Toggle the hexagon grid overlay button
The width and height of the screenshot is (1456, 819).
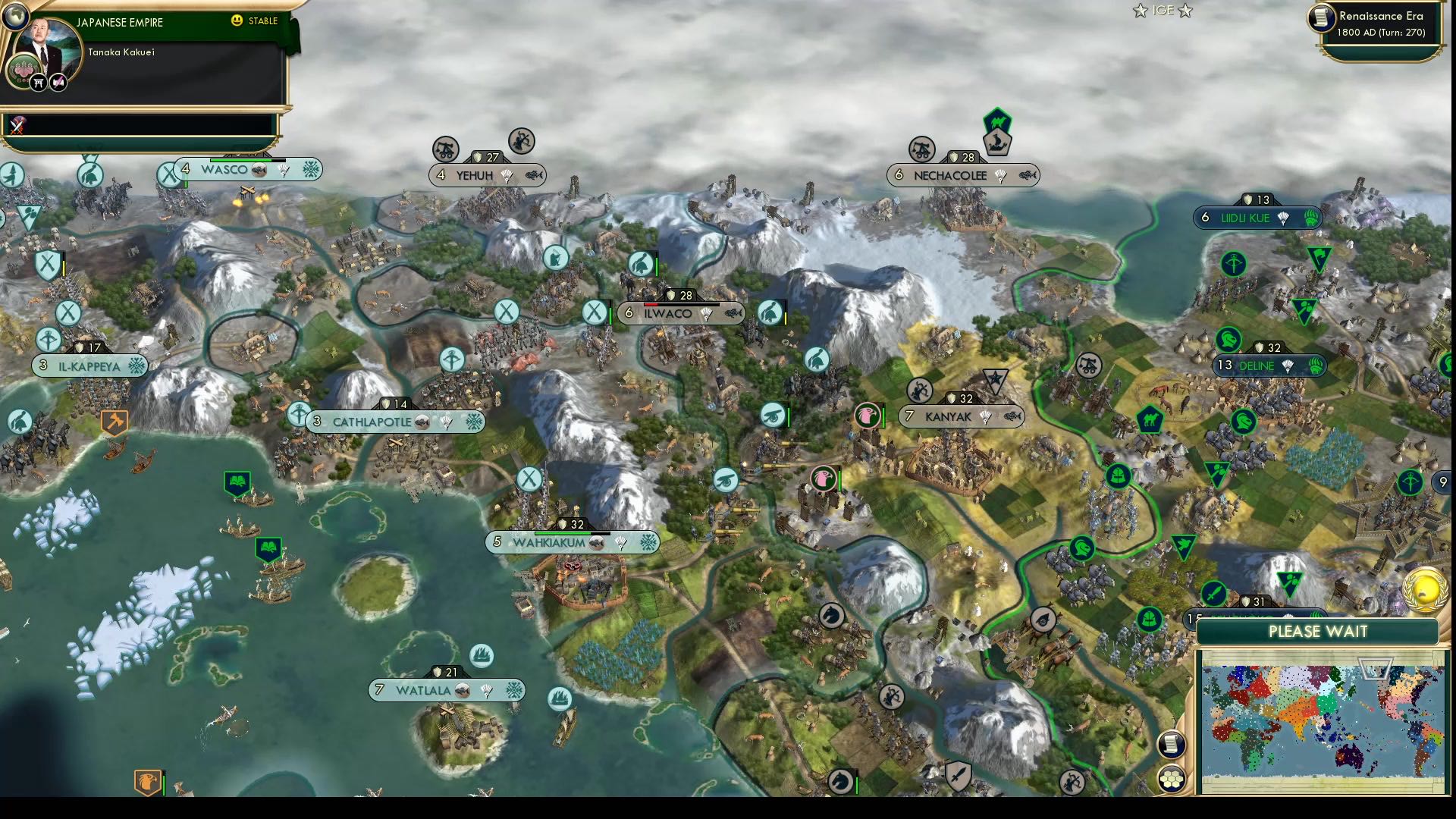coord(1172,779)
